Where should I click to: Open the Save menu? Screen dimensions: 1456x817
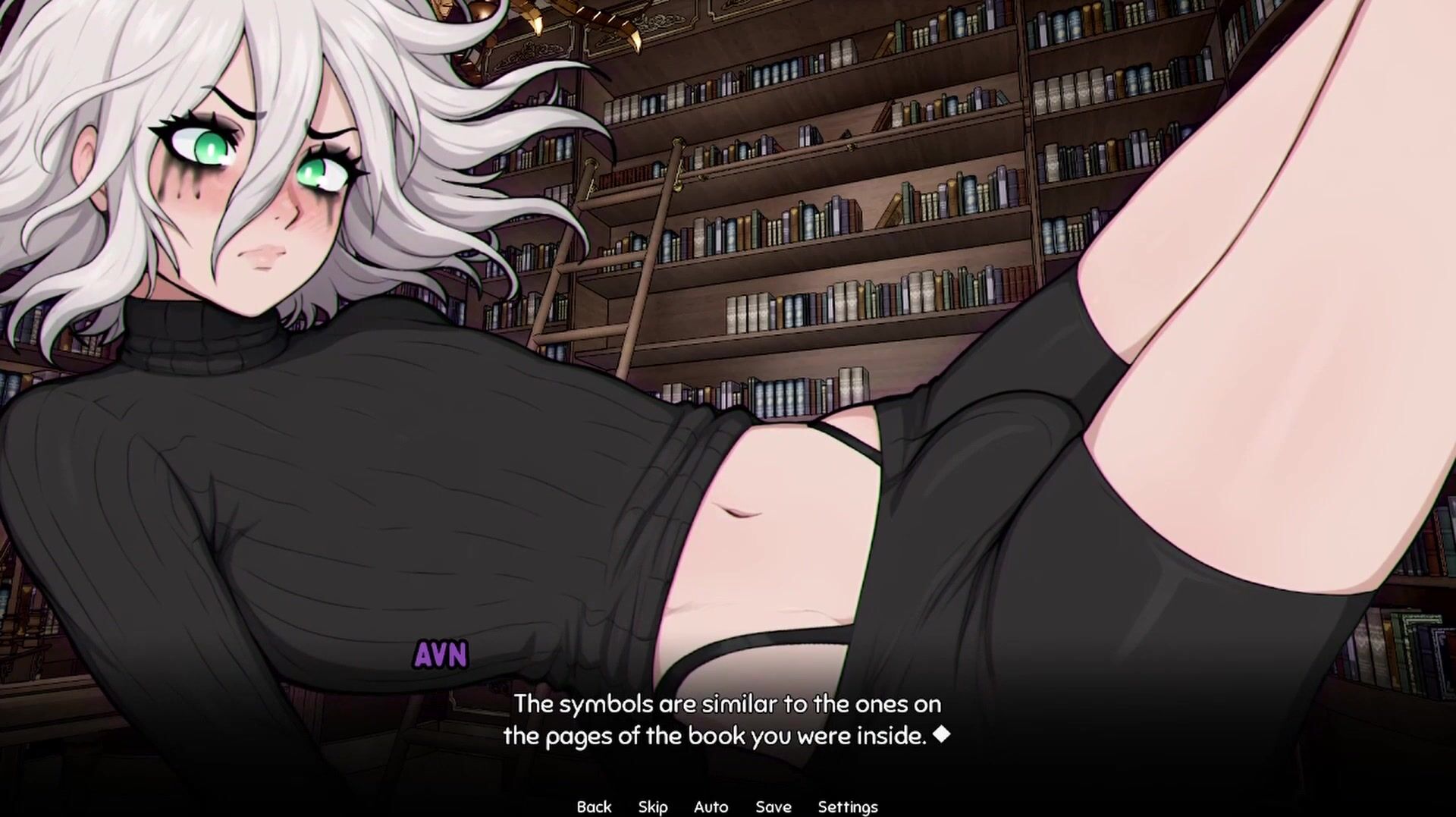coord(773,806)
